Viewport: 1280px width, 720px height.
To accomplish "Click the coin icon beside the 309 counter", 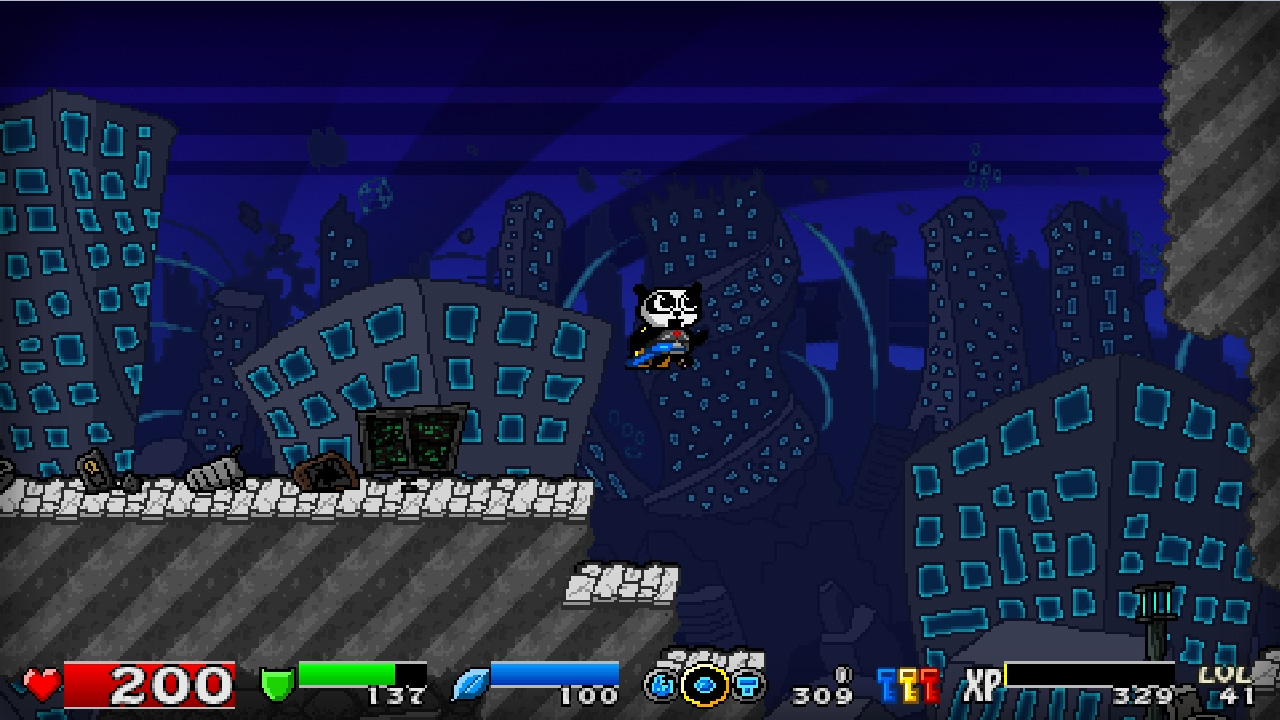I will tap(843, 674).
